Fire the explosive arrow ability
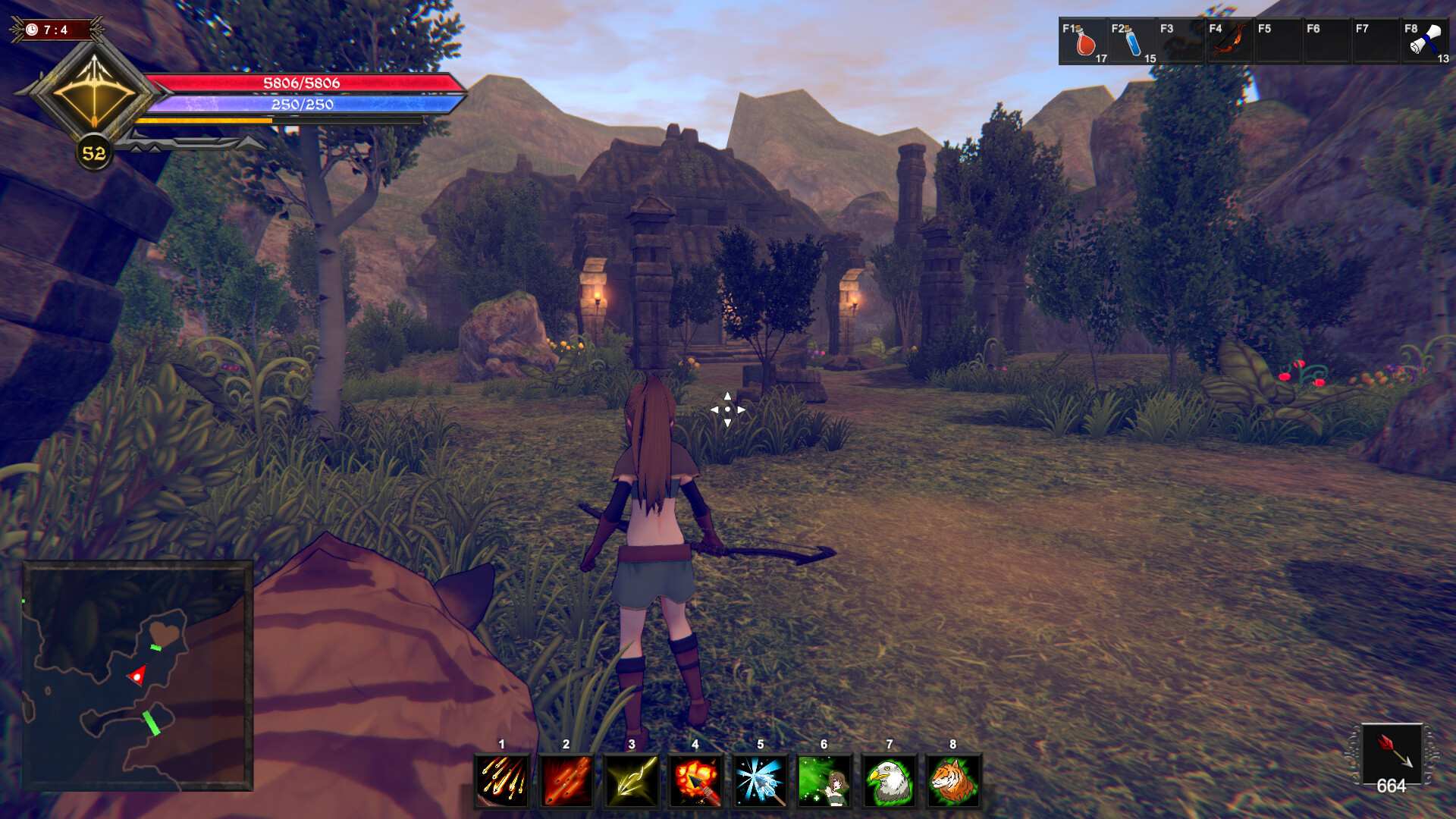This screenshot has height=819, width=1456. tap(695, 780)
